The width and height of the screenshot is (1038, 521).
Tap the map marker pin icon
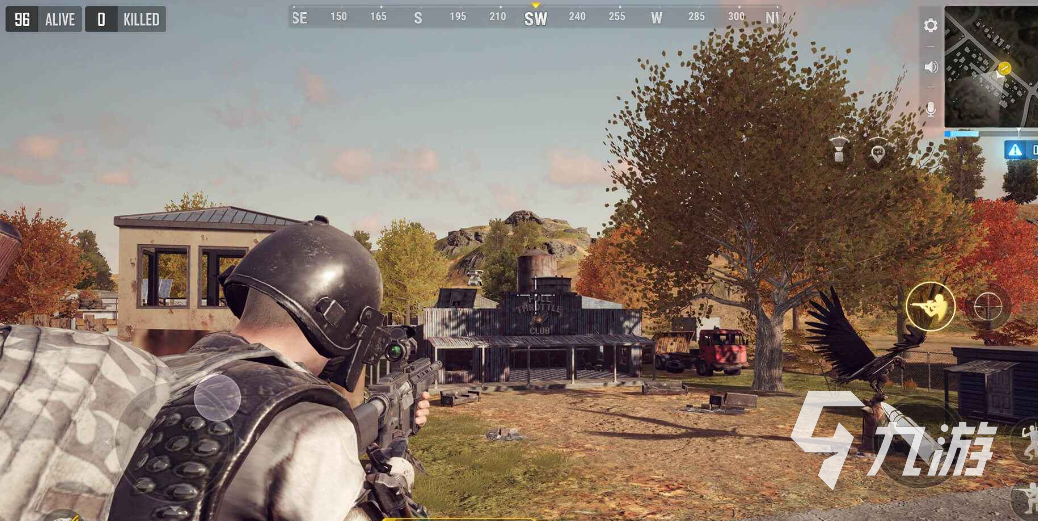(878, 152)
